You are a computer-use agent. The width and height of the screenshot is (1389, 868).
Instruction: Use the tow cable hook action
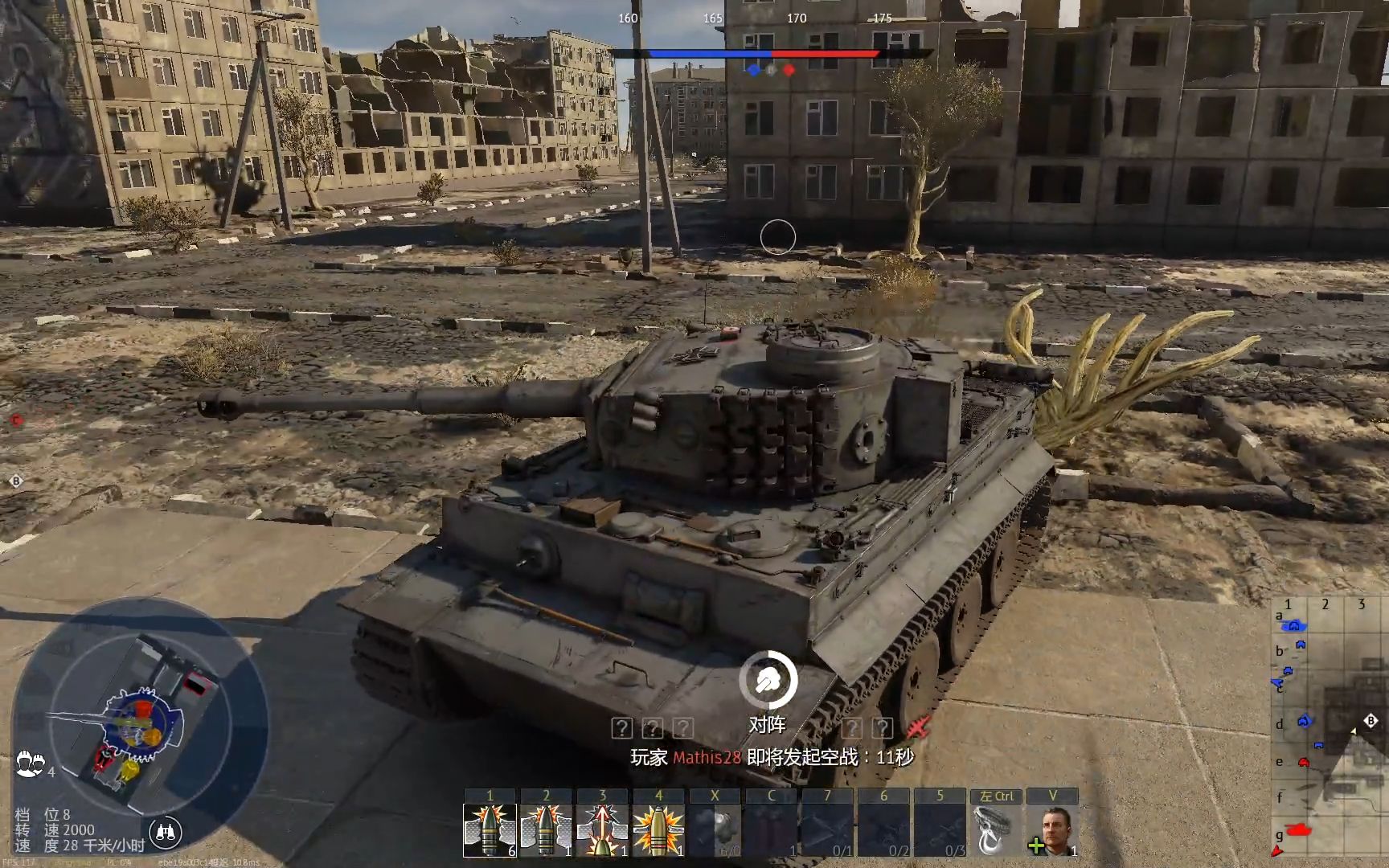997,829
